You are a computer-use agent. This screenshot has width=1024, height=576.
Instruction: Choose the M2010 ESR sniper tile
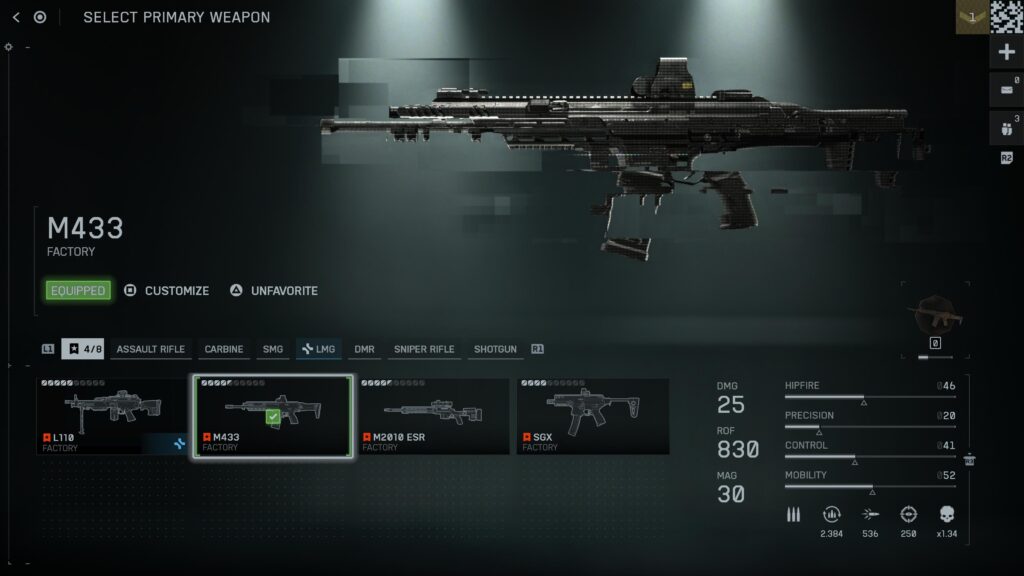pyautogui.click(x=433, y=416)
